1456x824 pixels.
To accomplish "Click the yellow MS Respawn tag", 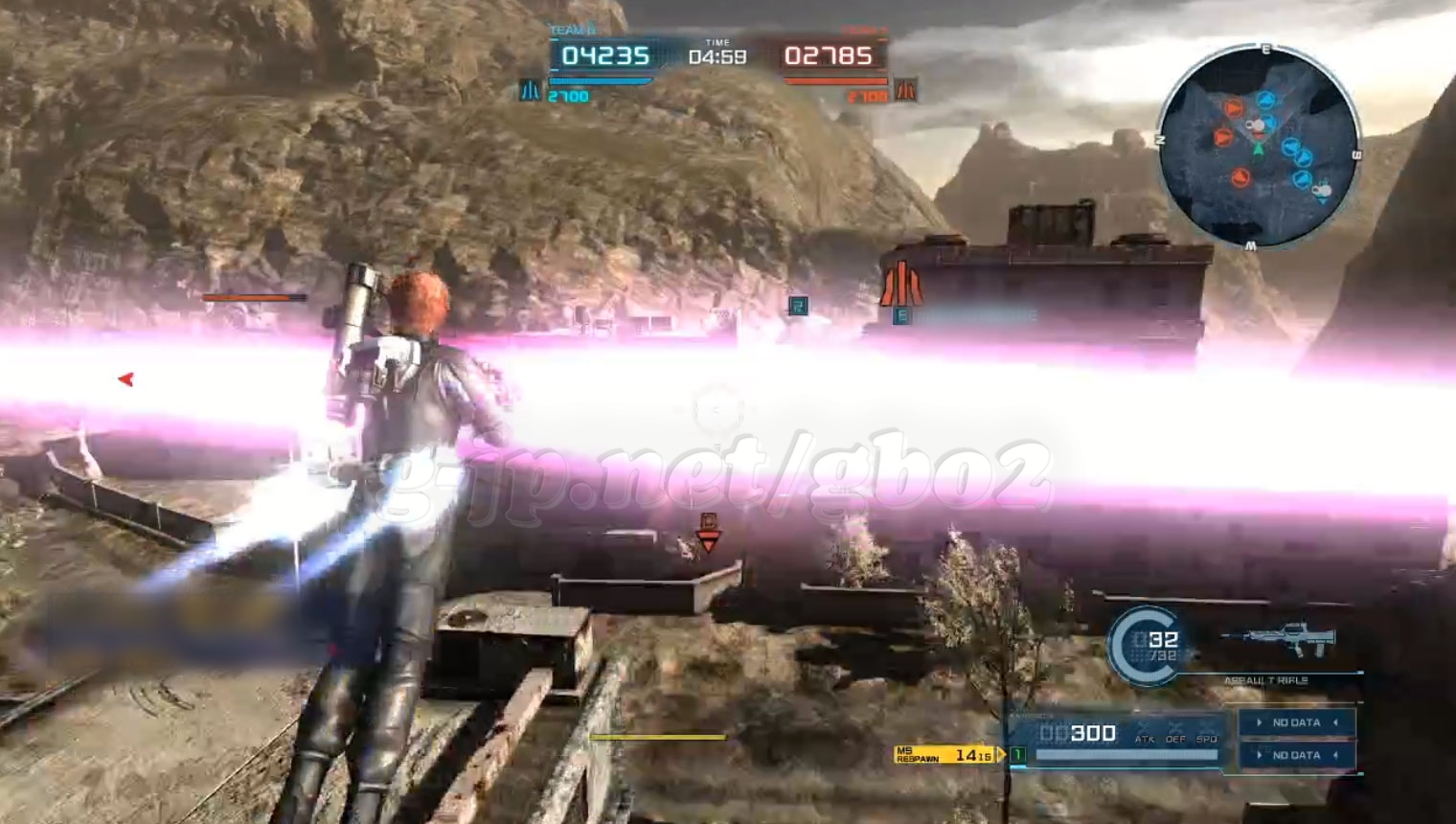I will (x=946, y=755).
